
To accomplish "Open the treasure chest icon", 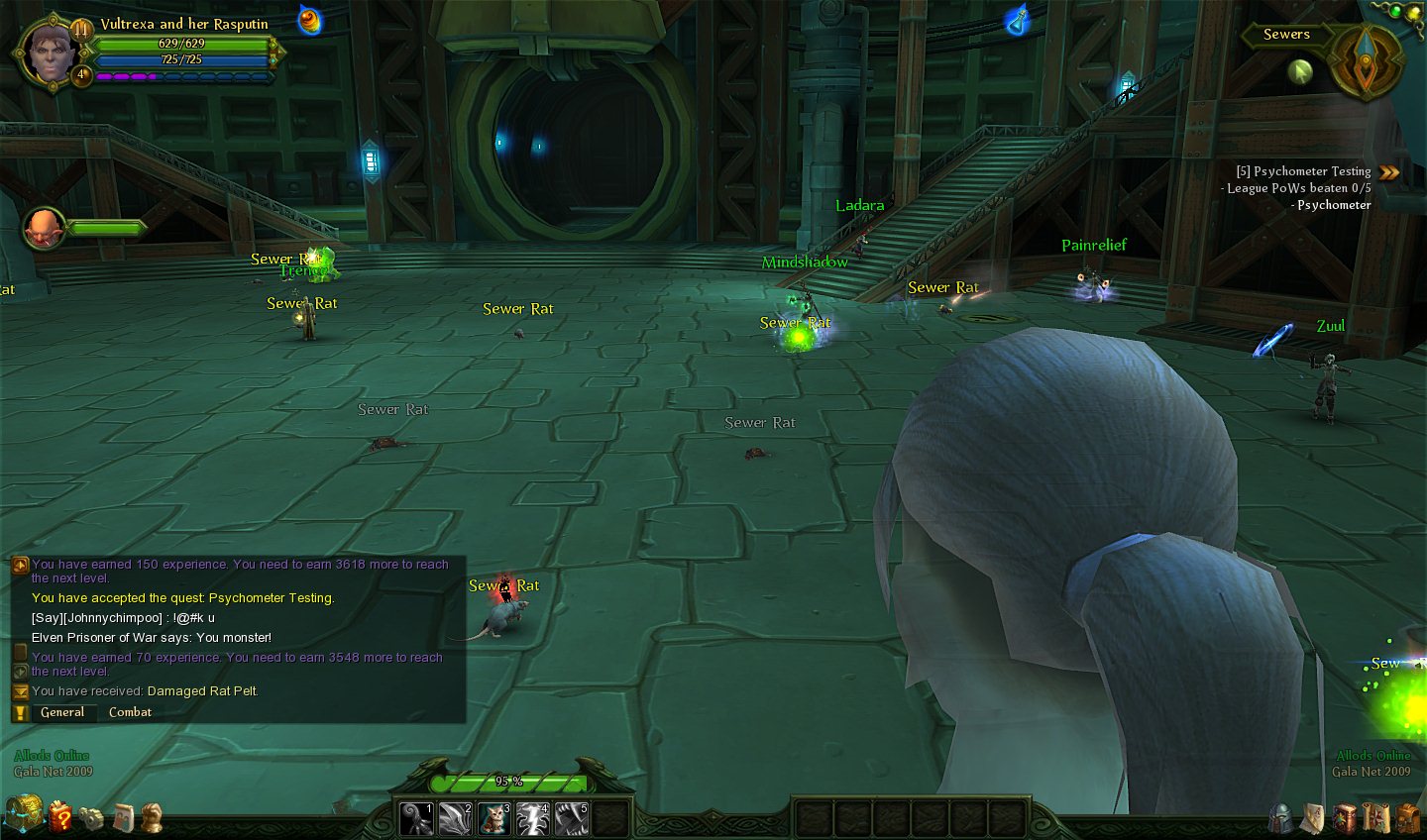I will pos(24,814).
